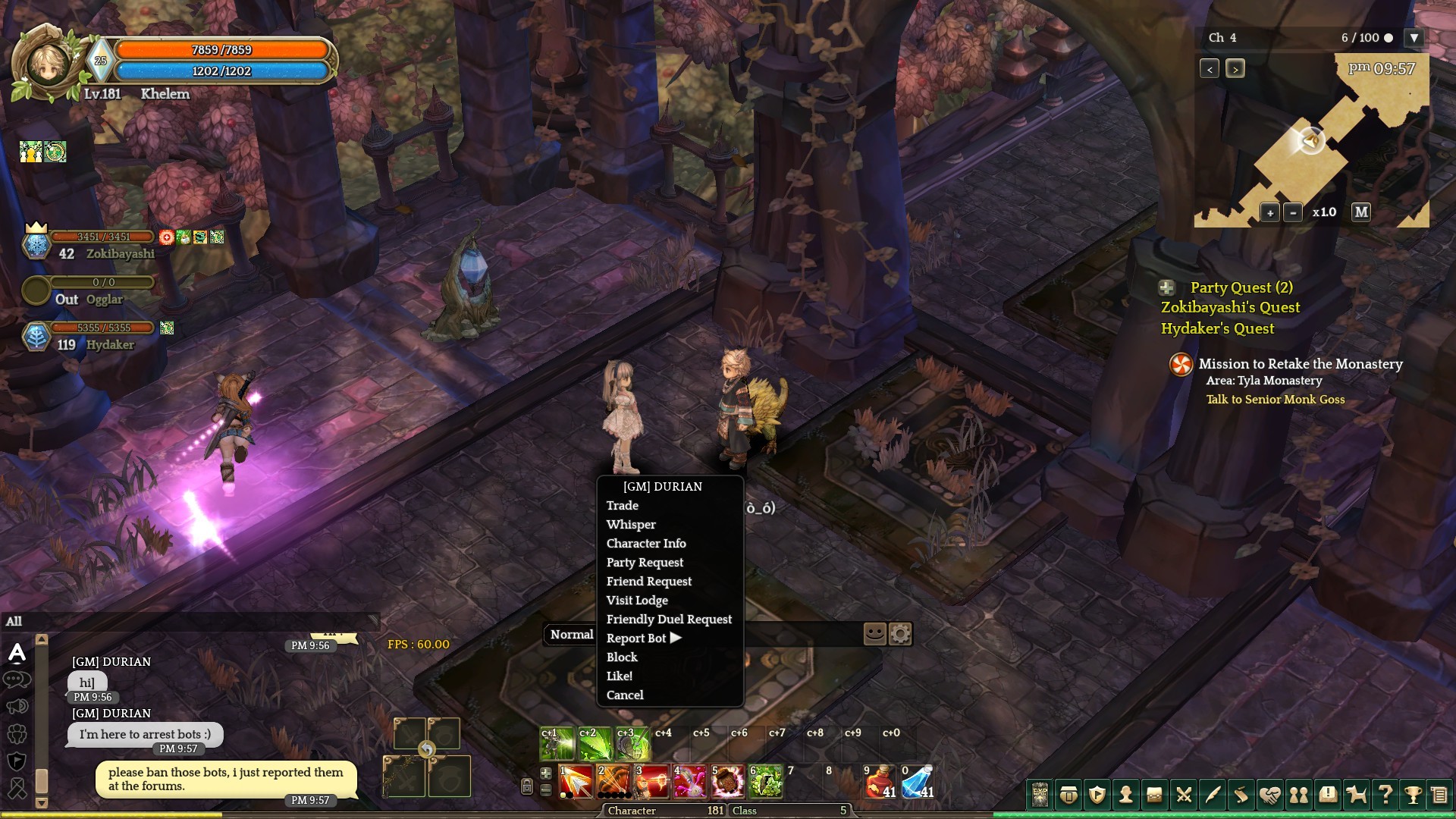
Task: Use the red potion in slot 9
Action: (880, 783)
